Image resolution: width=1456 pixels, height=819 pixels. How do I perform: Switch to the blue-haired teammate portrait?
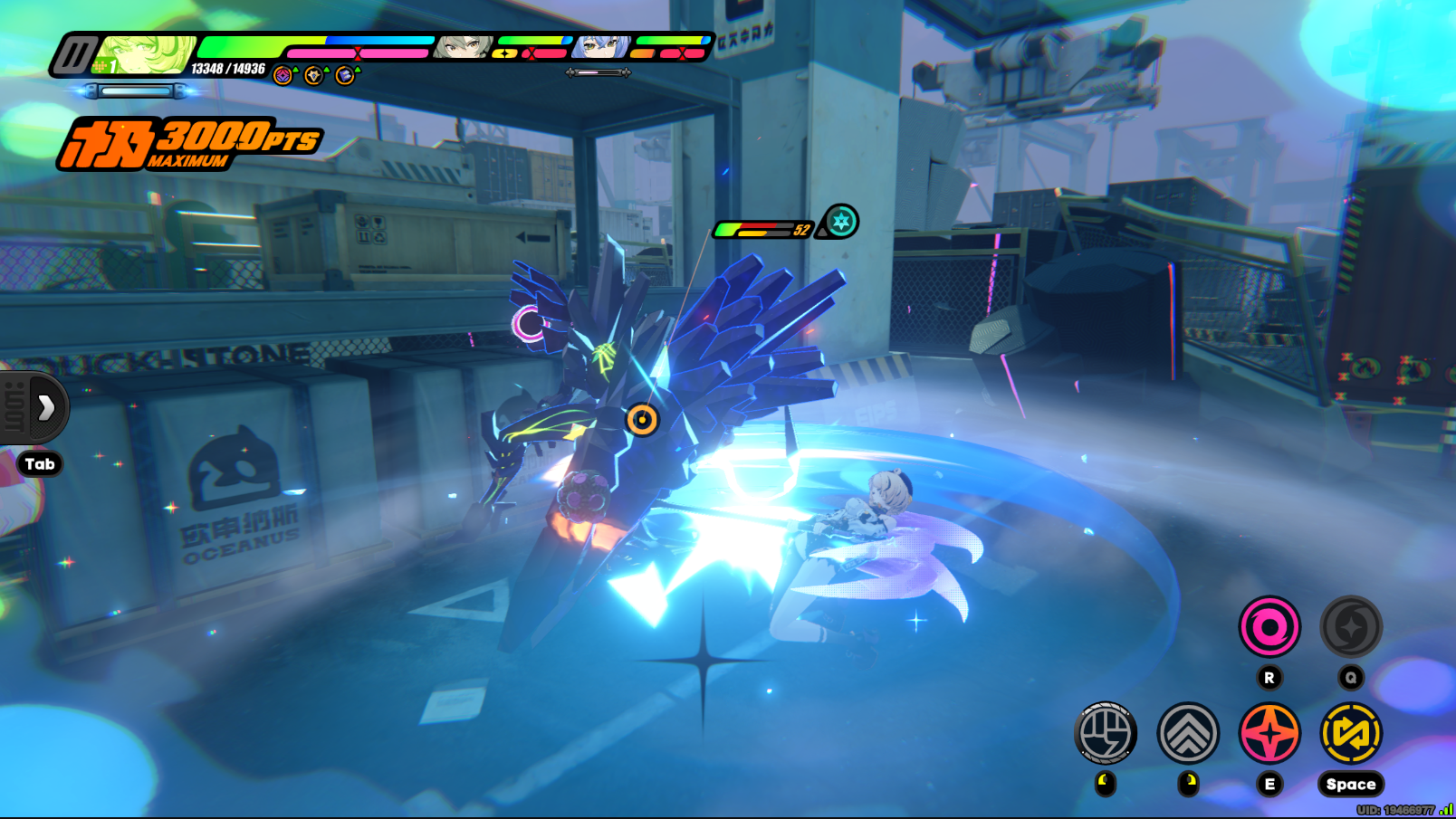tap(601, 47)
